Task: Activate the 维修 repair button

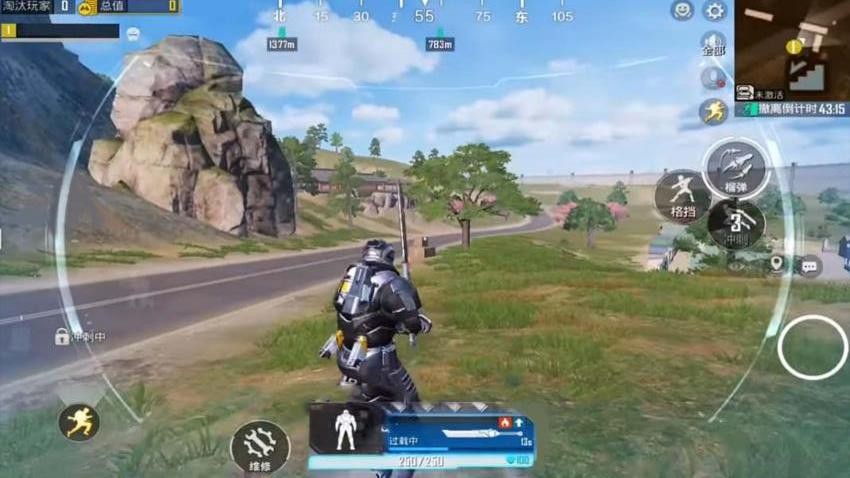Action: point(260,445)
